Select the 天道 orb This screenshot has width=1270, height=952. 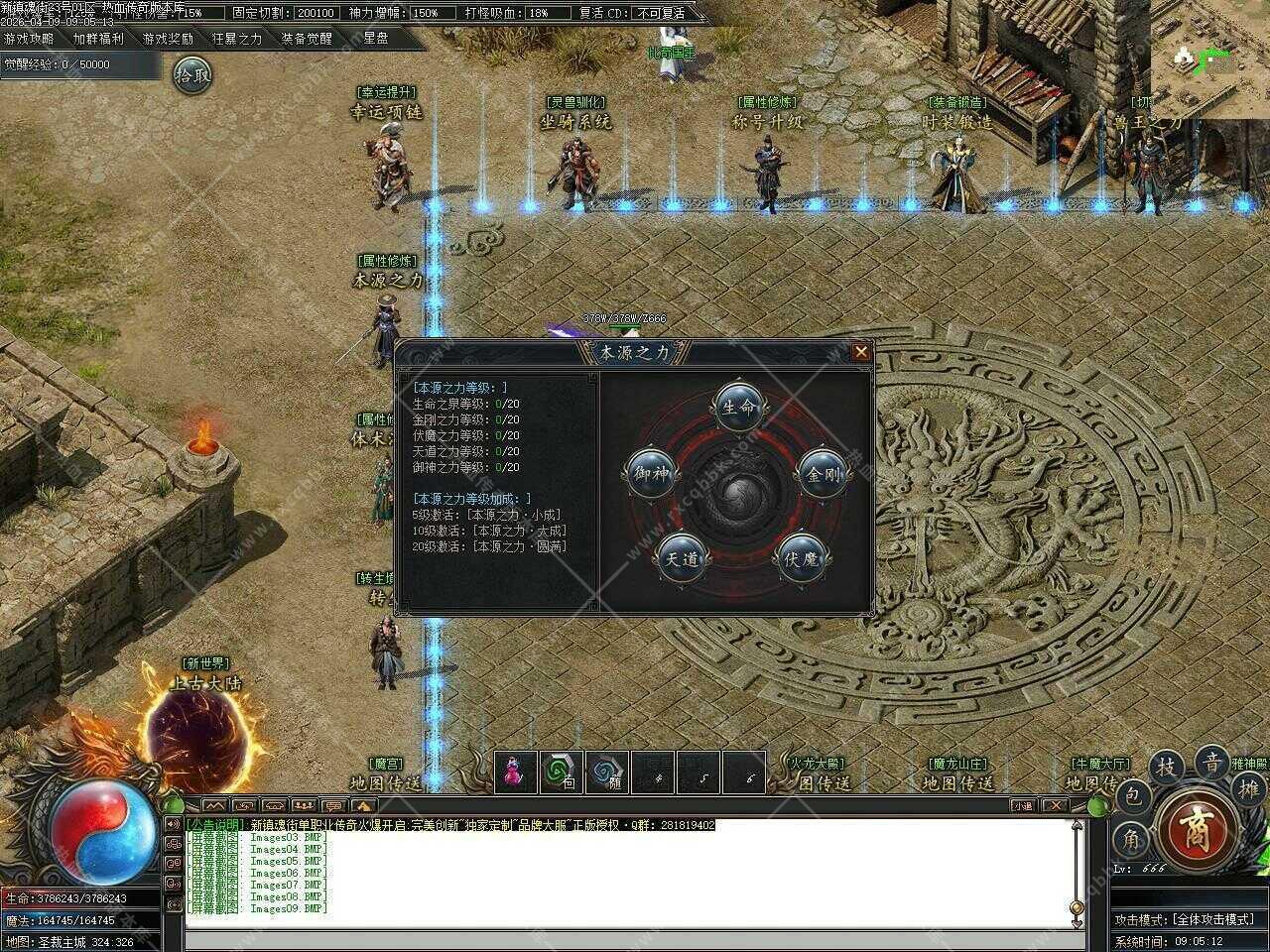pyautogui.click(x=681, y=558)
